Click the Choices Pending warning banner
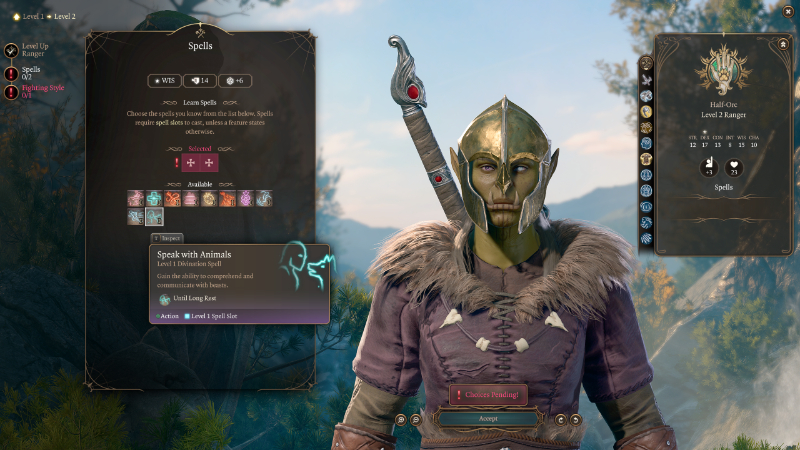The width and height of the screenshot is (800, 450). [488, 395]
